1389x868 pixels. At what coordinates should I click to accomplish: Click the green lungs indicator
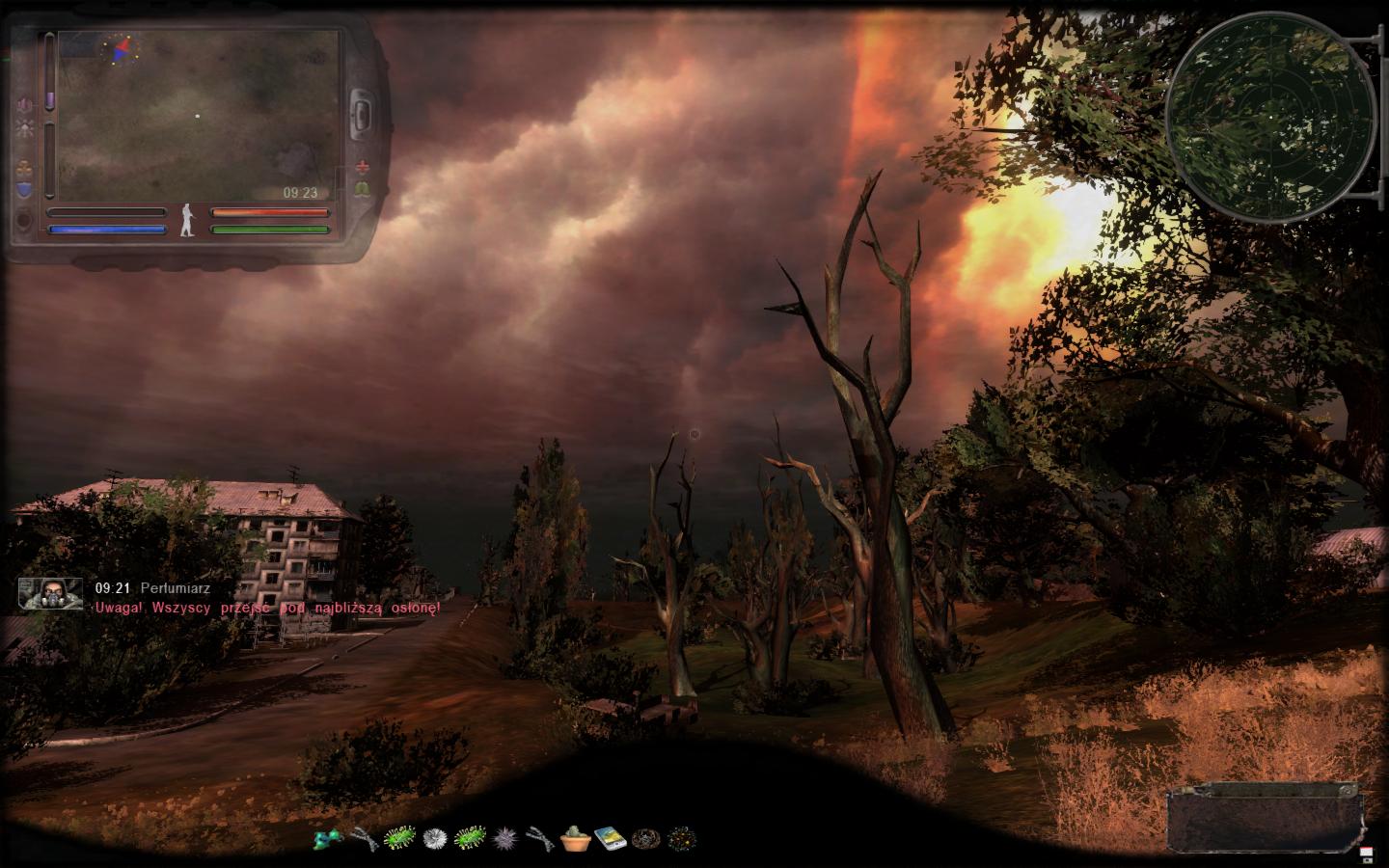click(x=364, y=189)
